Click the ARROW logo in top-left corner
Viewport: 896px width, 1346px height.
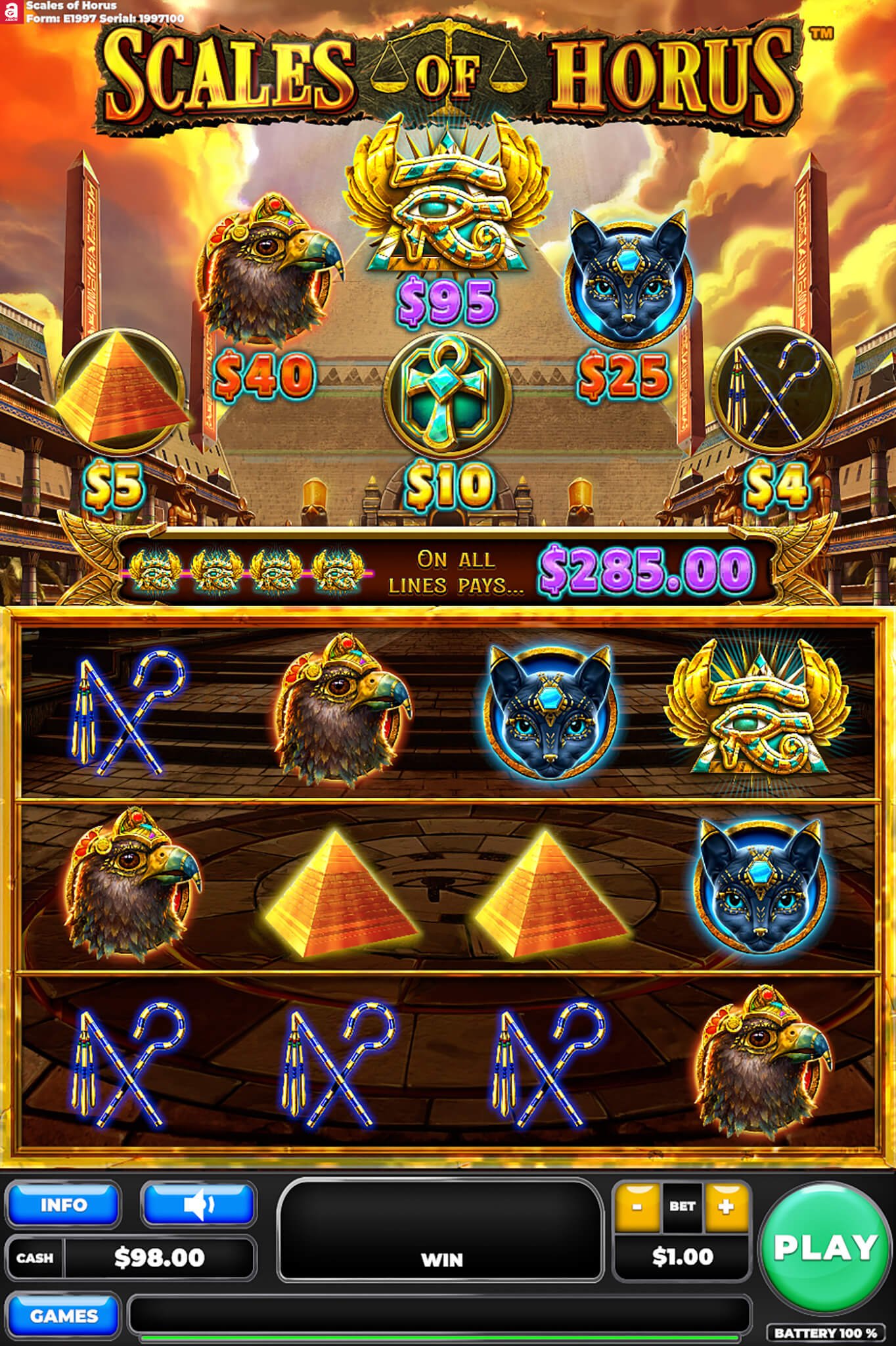tap(11, 11)
